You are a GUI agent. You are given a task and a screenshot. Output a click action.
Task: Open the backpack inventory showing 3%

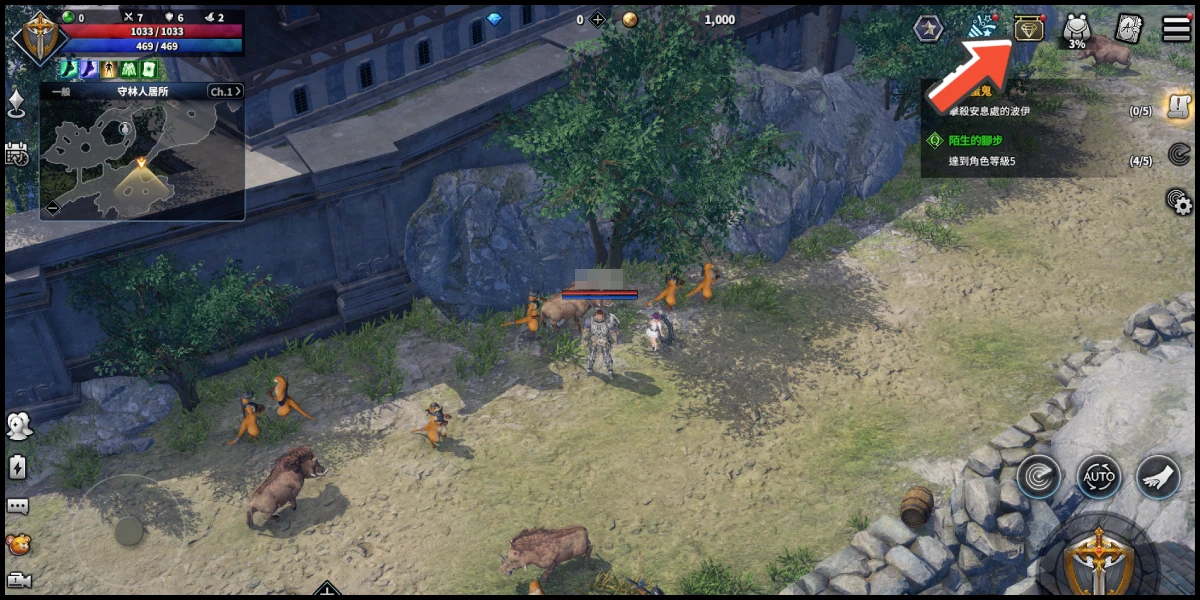(x=1077, y=30)
